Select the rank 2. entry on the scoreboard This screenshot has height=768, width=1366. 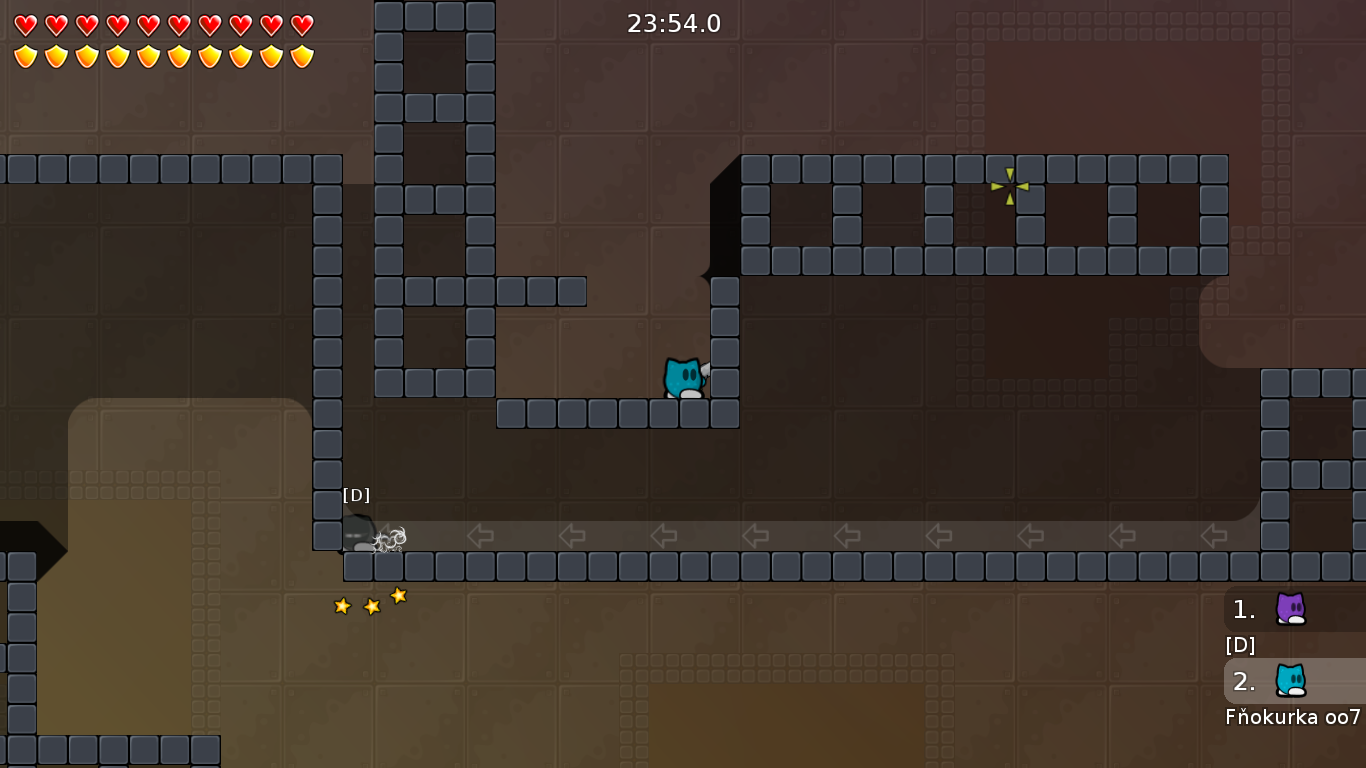[x=1244, y=681]
